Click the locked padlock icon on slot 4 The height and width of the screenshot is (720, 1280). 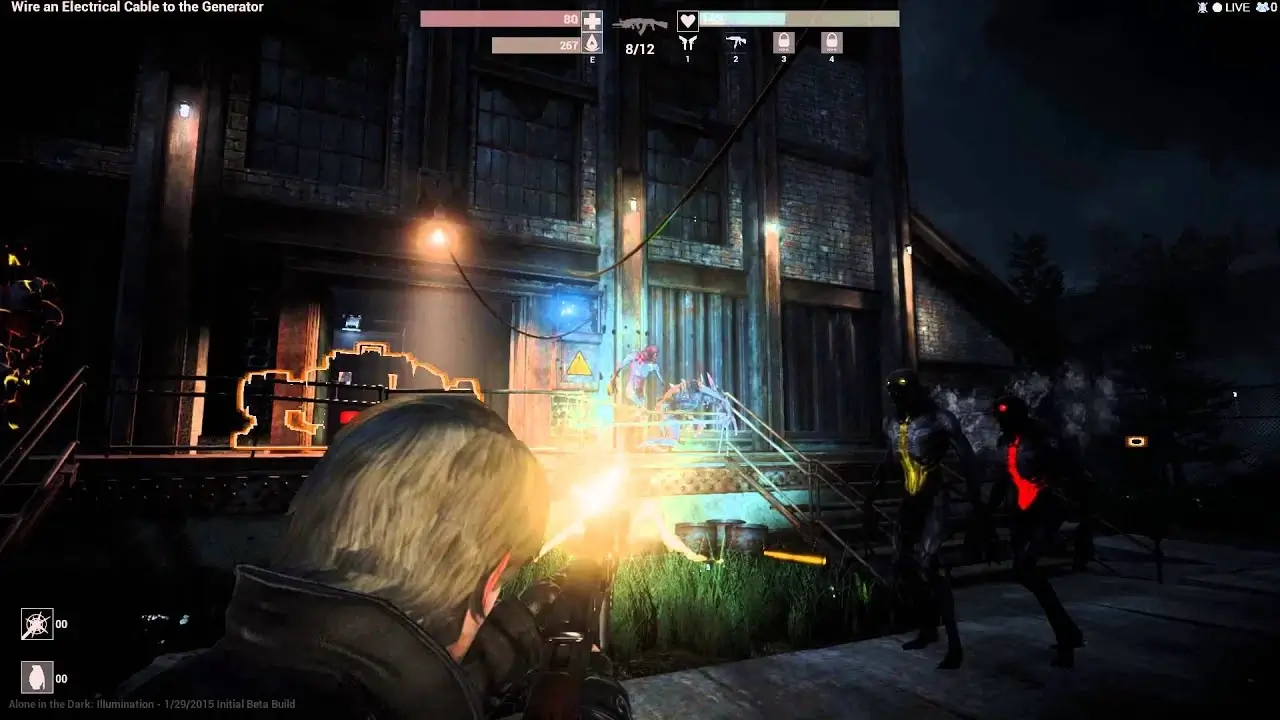[832, 42]
